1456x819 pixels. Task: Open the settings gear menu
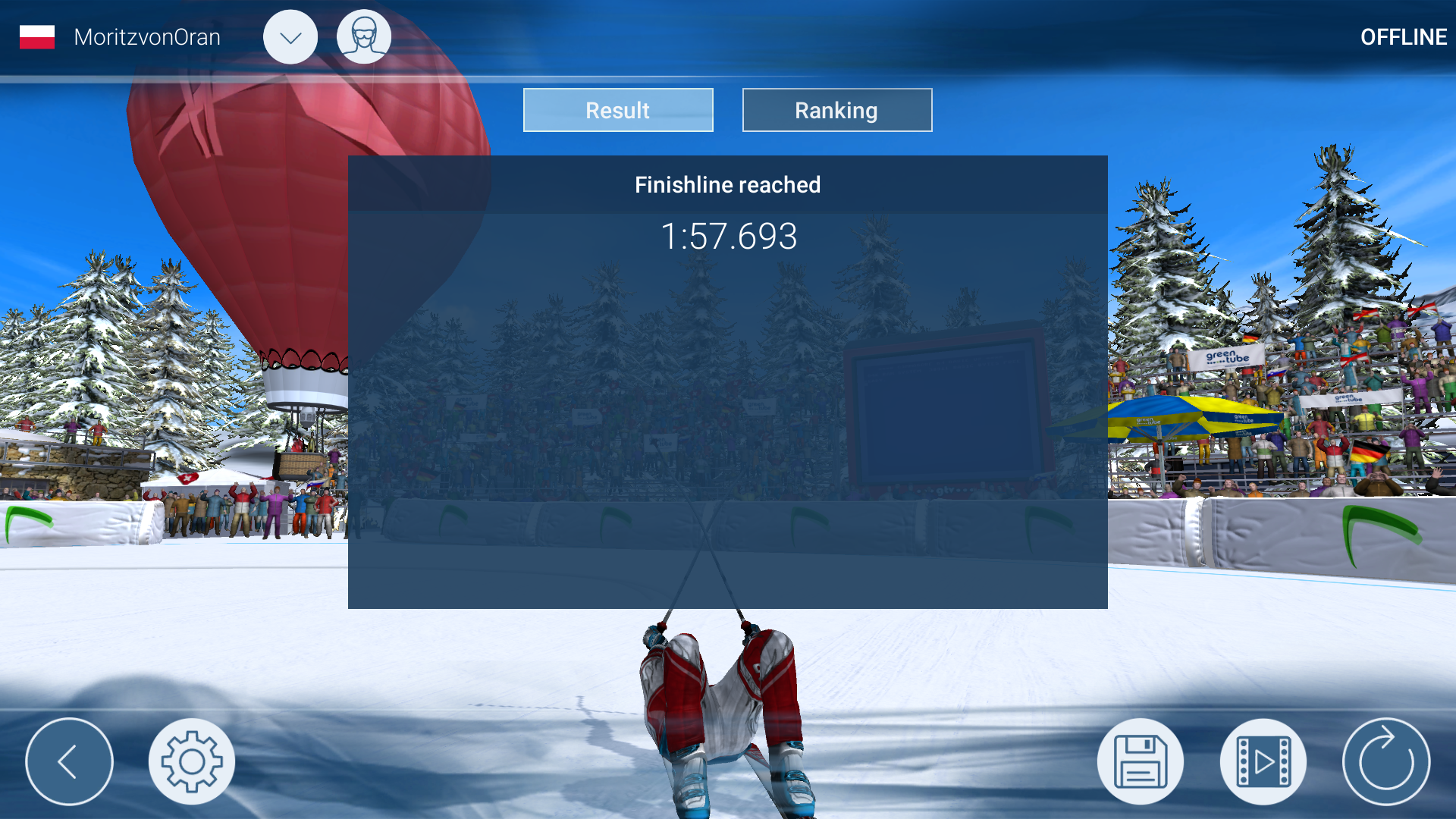point(192,761)
